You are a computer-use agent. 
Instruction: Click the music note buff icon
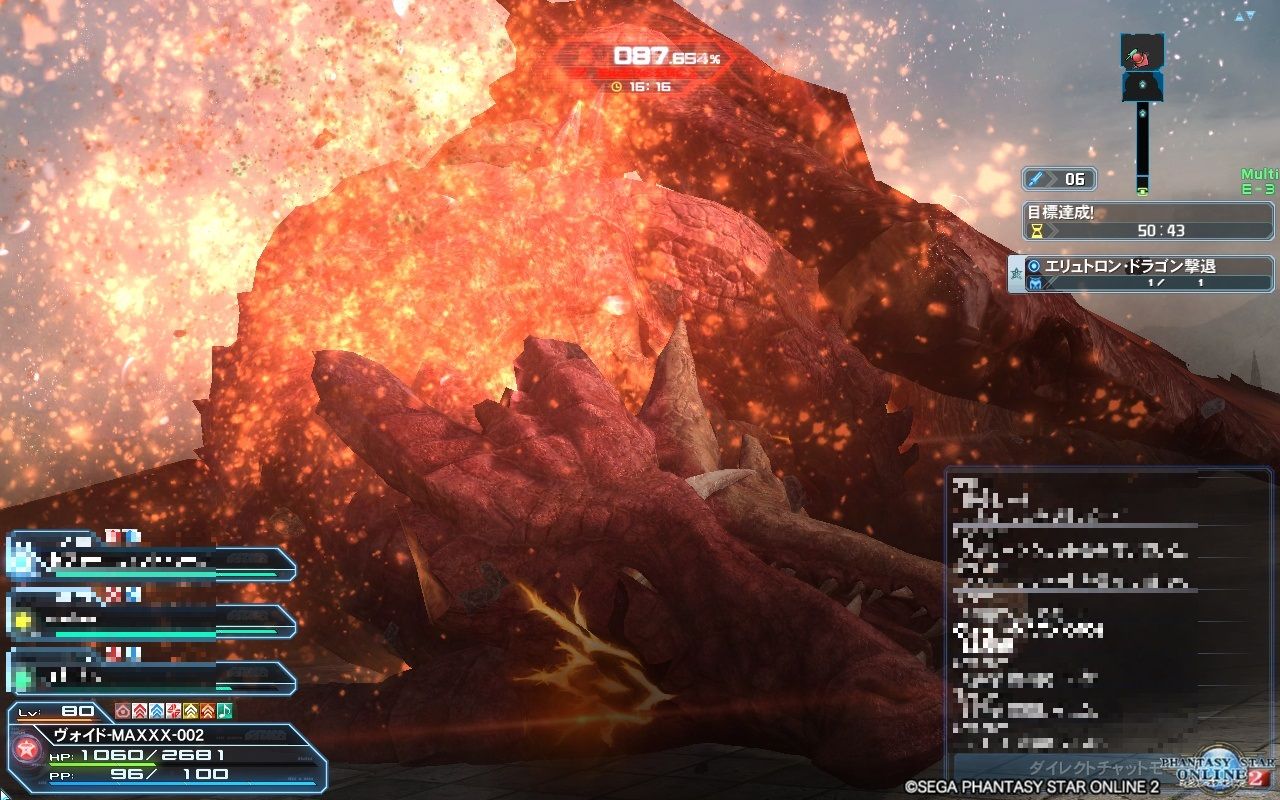click(x=226, y=710)
